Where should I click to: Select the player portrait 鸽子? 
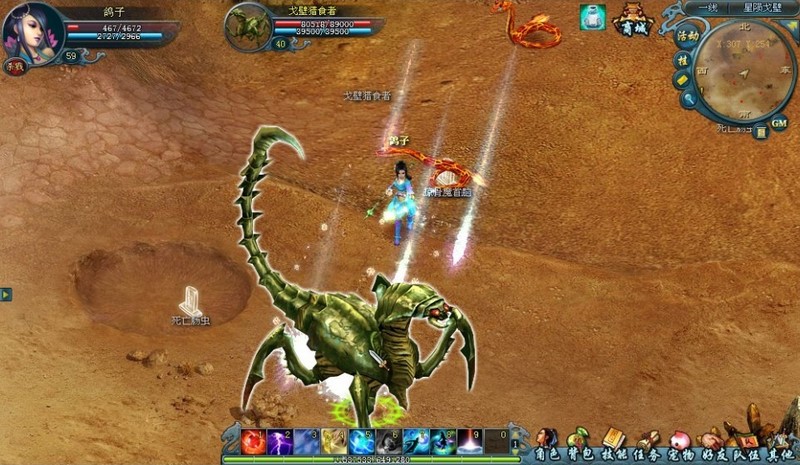click(x=31, y=30)
